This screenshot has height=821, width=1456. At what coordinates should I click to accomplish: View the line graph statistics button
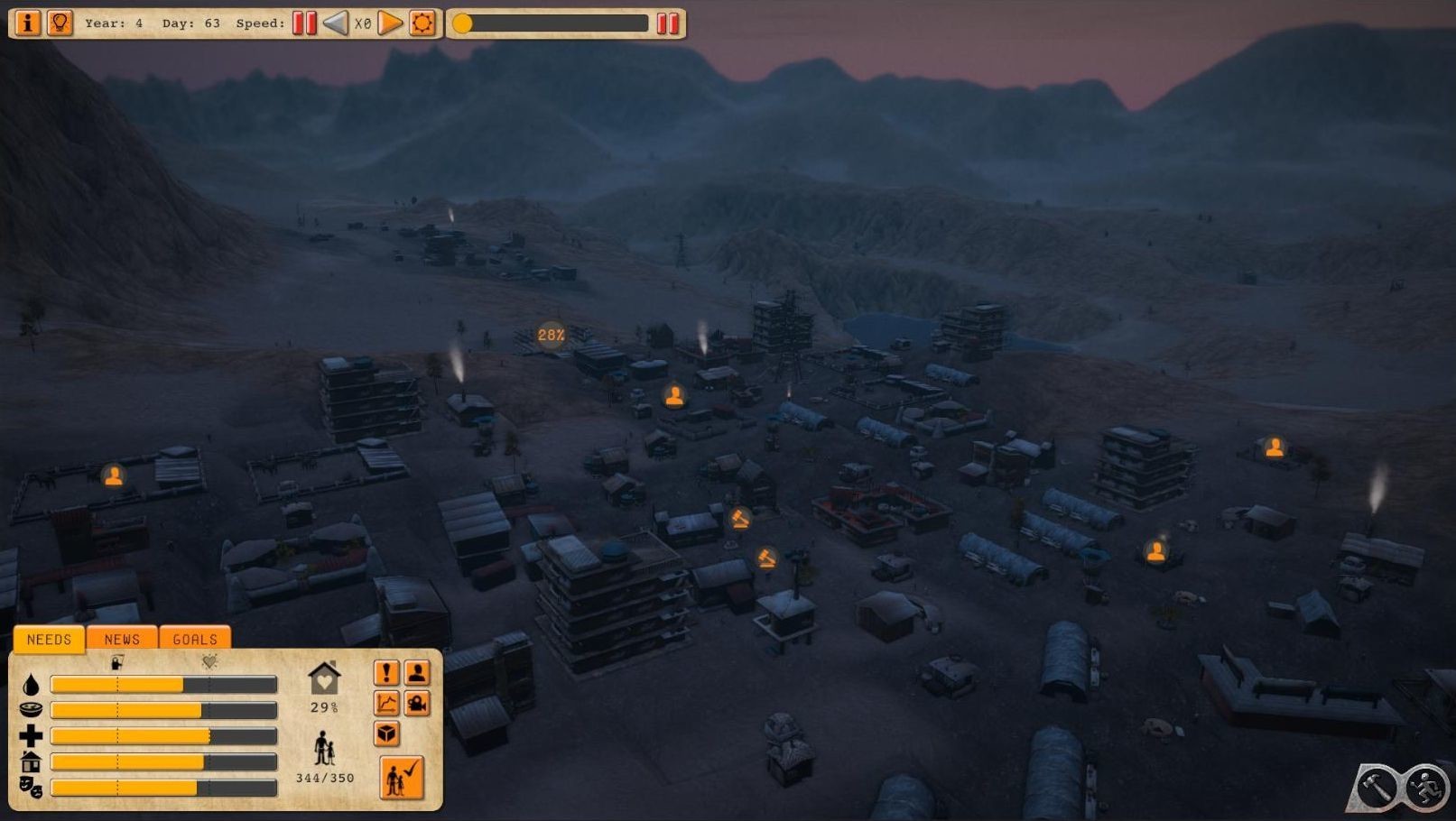[386, 704]
